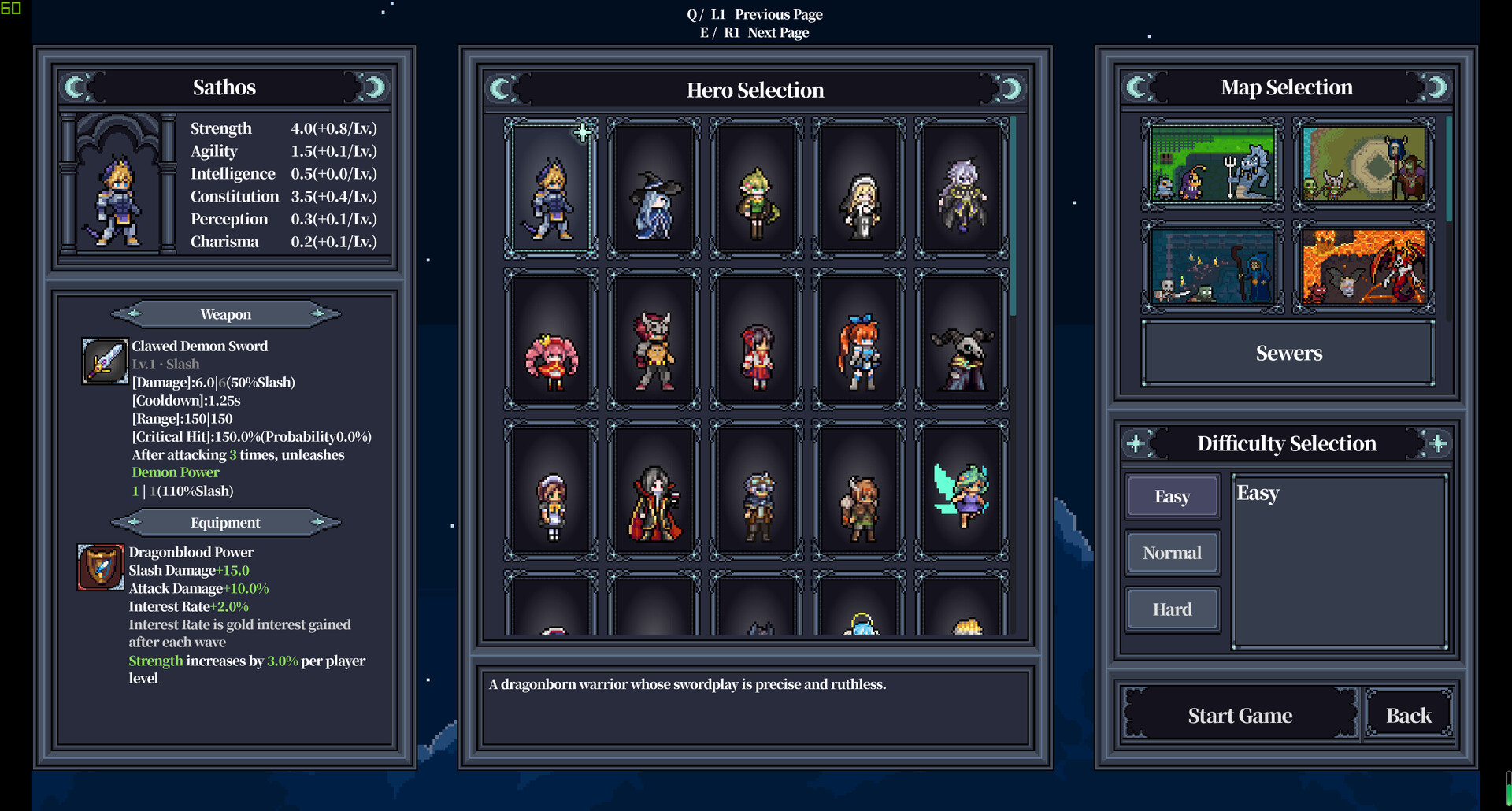This screenshot has height=811, width=1512.
Task: Select the orange-haired girl with blue bow
Action: [x=859, y=339]
